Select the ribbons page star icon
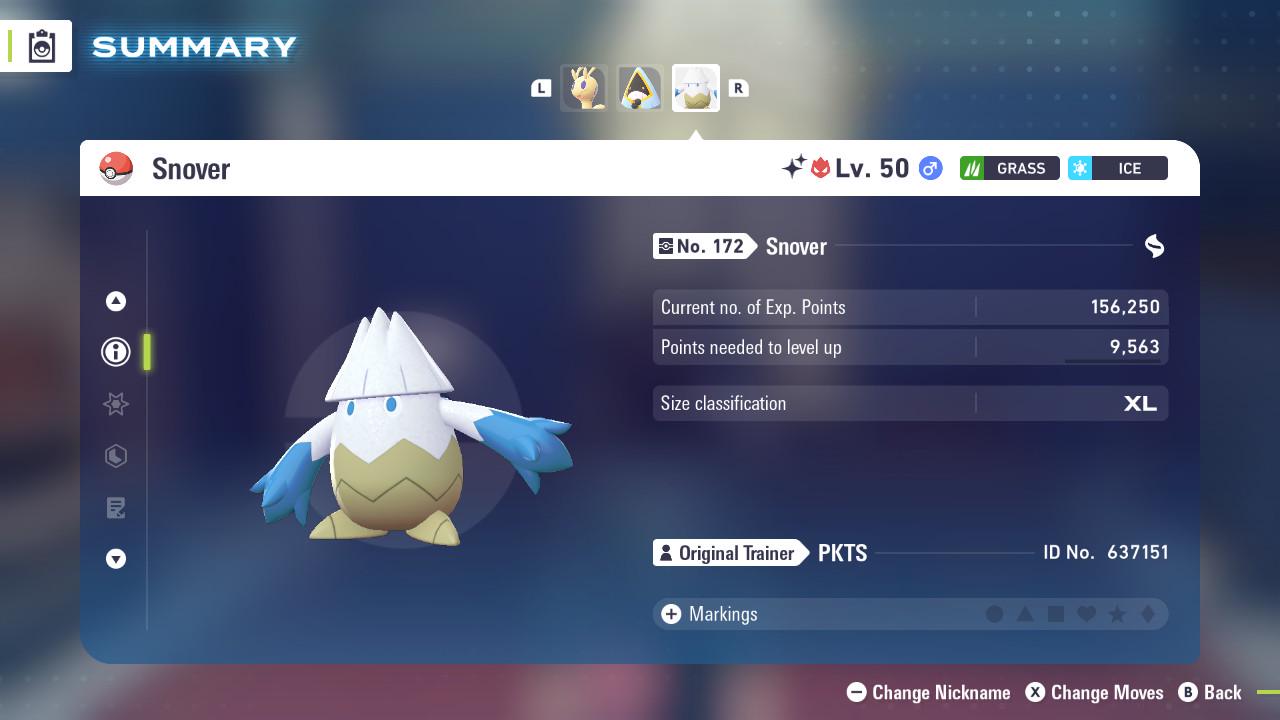 coord(115,404)
